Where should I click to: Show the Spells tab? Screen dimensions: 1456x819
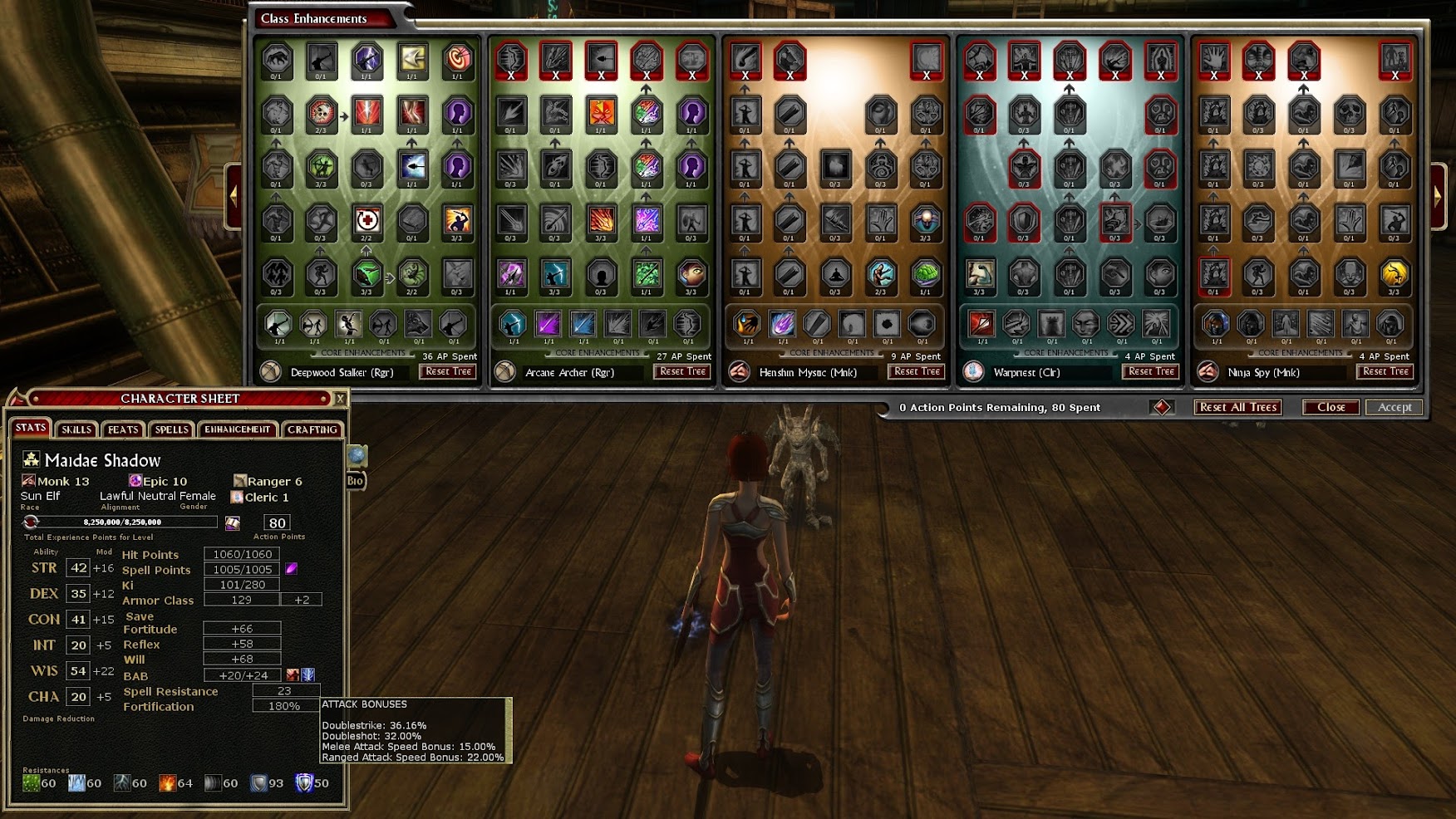click(171, 429)
